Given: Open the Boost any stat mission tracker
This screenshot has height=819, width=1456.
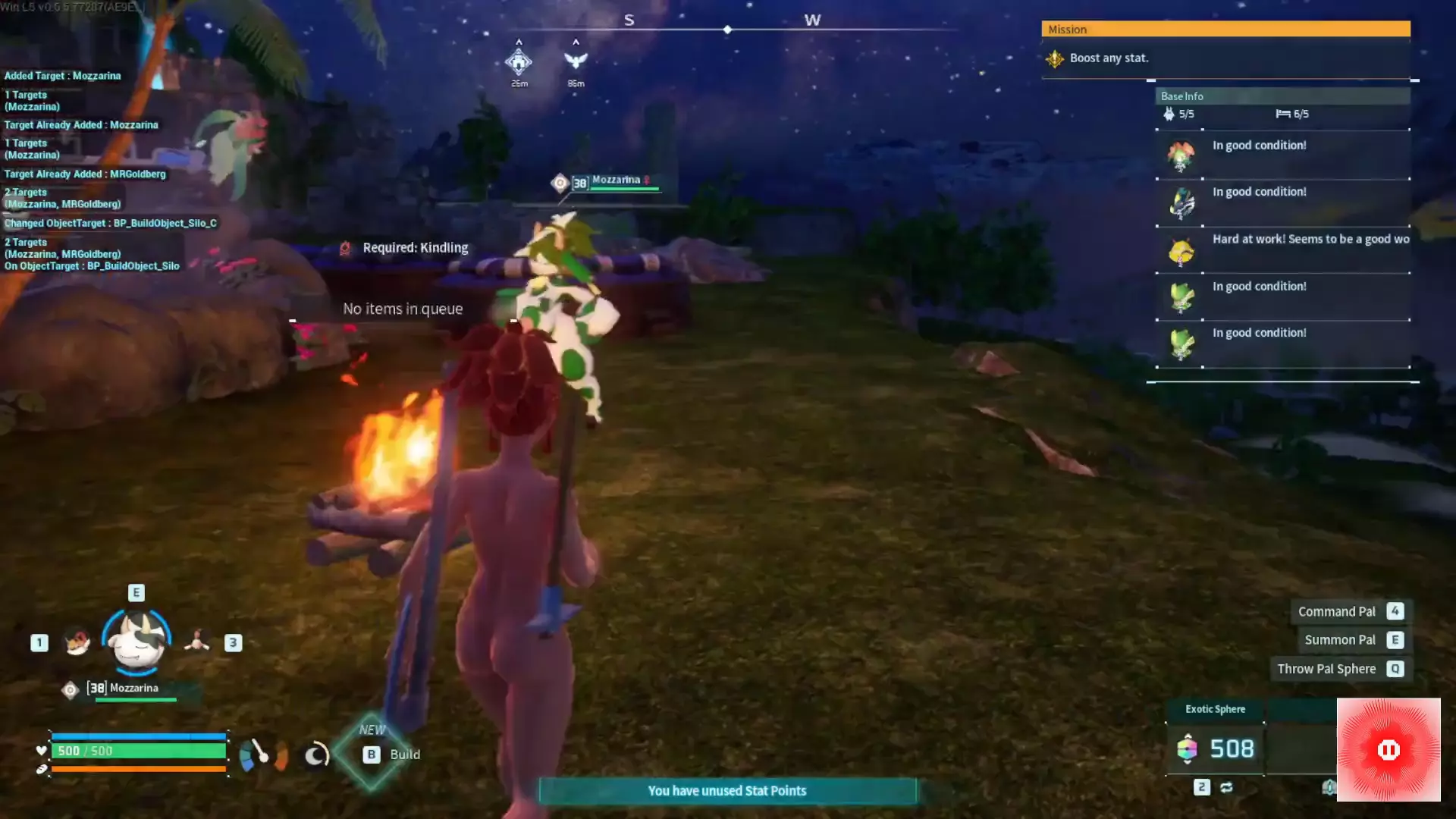Looking at the screenshot, I should click(x=1109, y=58).
